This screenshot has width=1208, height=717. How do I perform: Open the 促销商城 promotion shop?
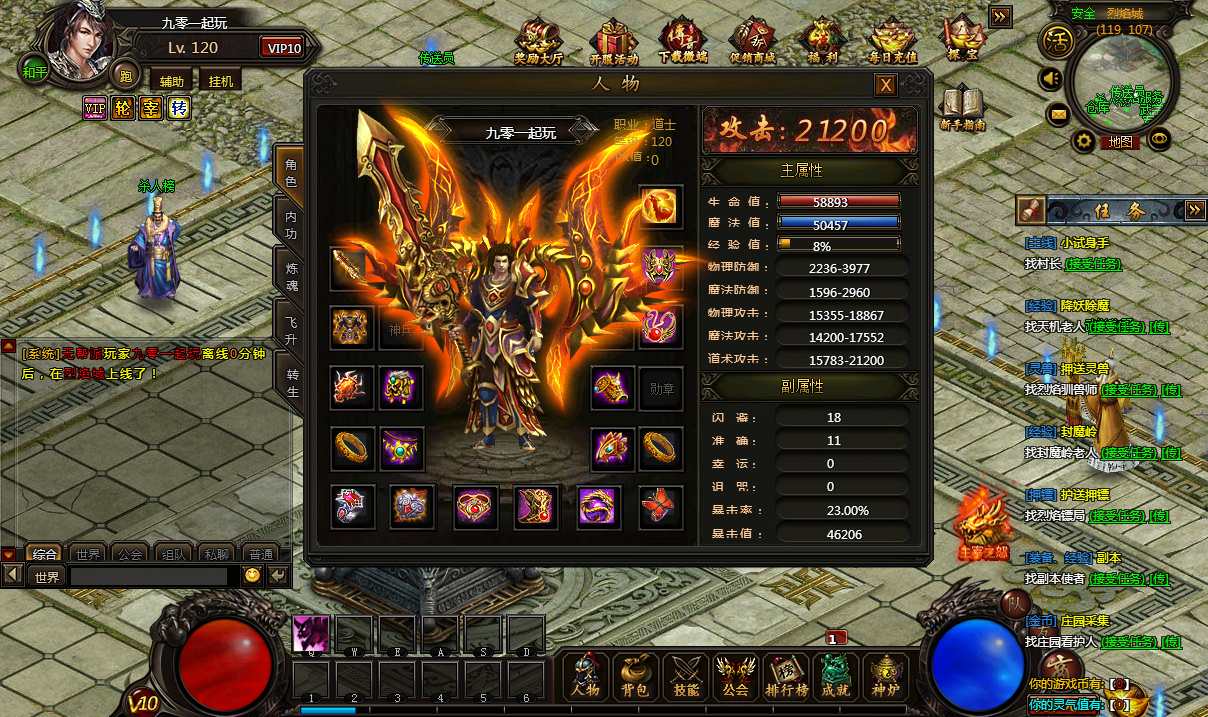752,43
